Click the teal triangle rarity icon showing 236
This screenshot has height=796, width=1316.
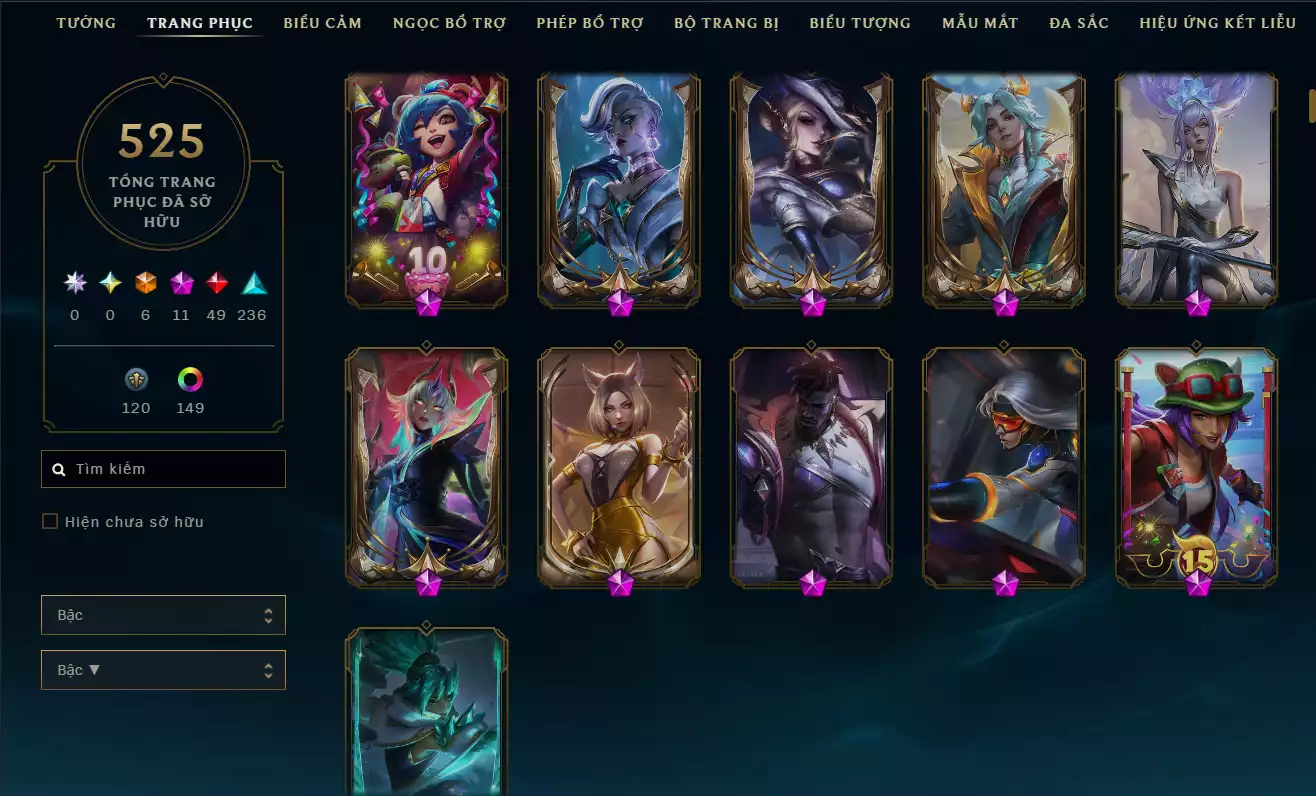[x=251, y=283]
